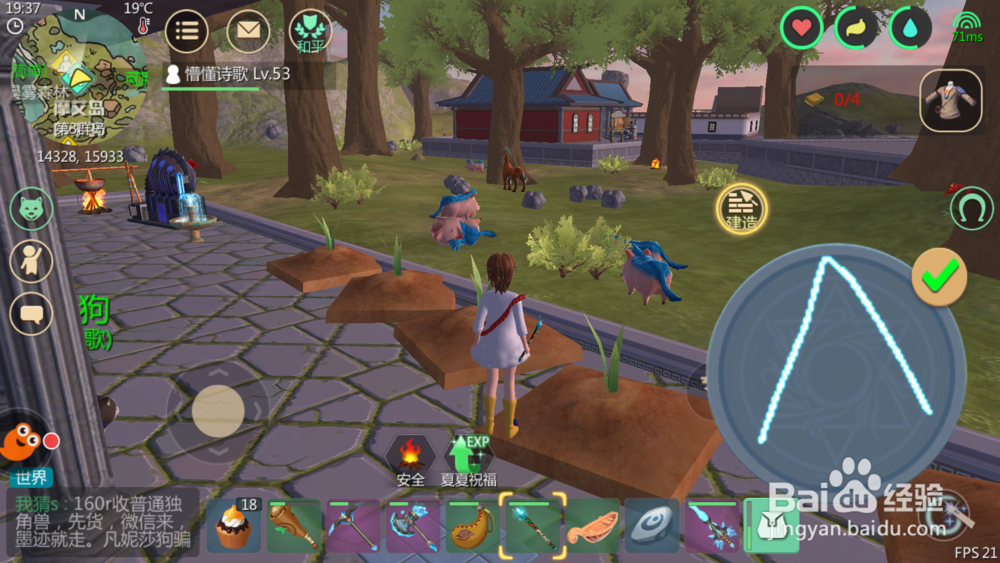Toggle the 和平 peace mode icon

(310, 32)
